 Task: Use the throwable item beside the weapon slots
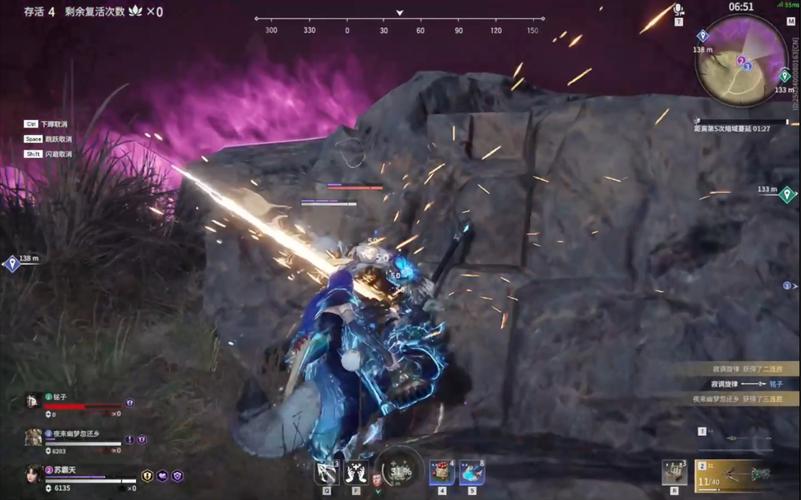(675, 471)
